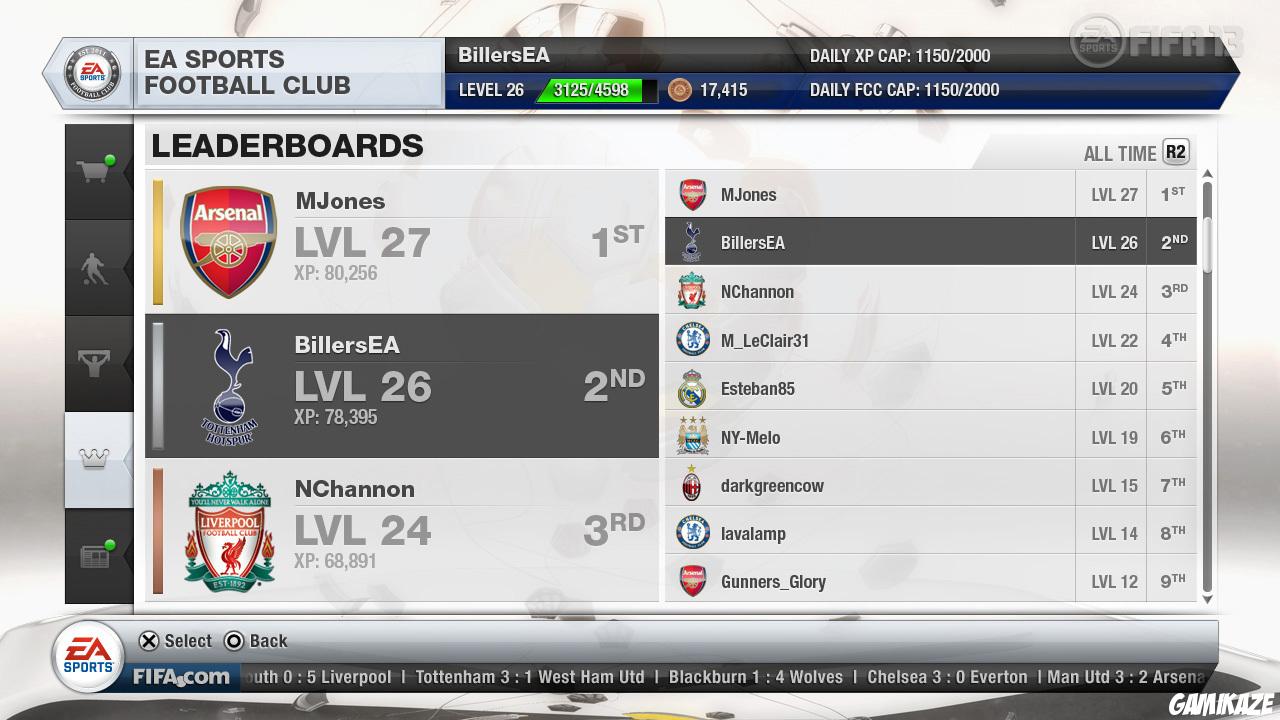
Task: Click the bronze coins currency icon
Action: pyautogui.click(x=680, y=90)
